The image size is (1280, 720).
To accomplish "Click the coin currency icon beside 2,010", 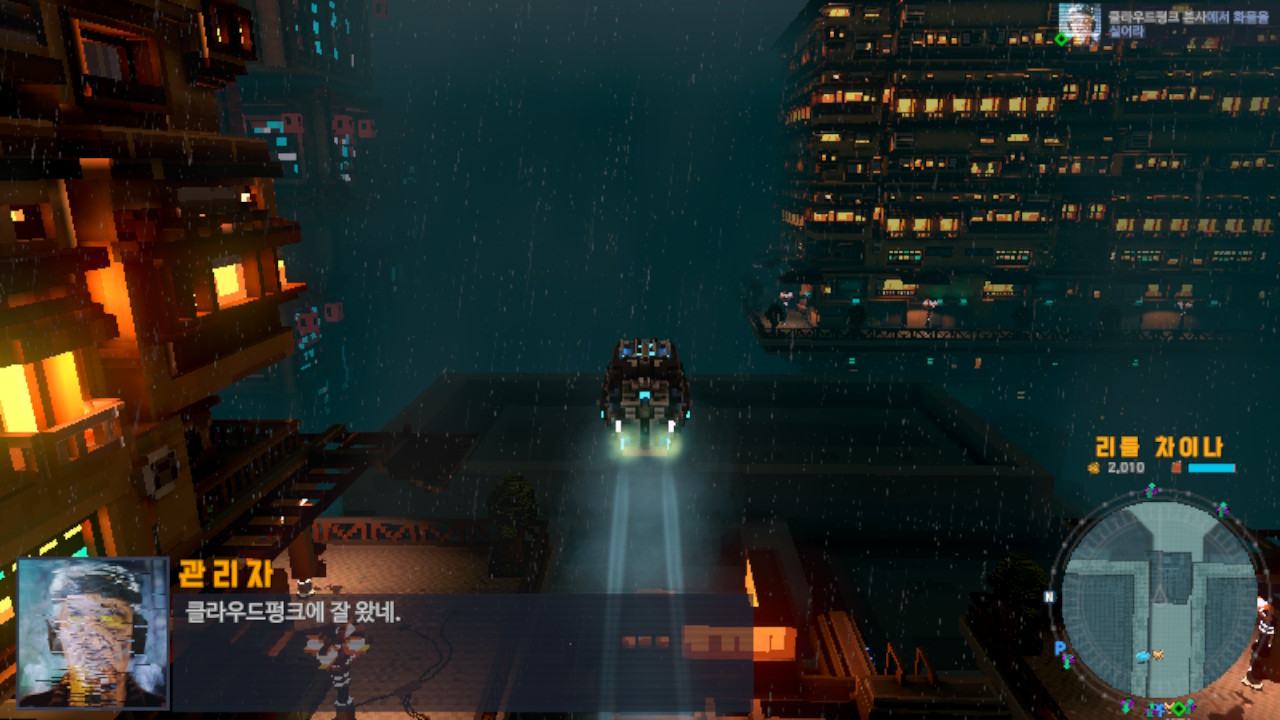I will coord(1092,467).
